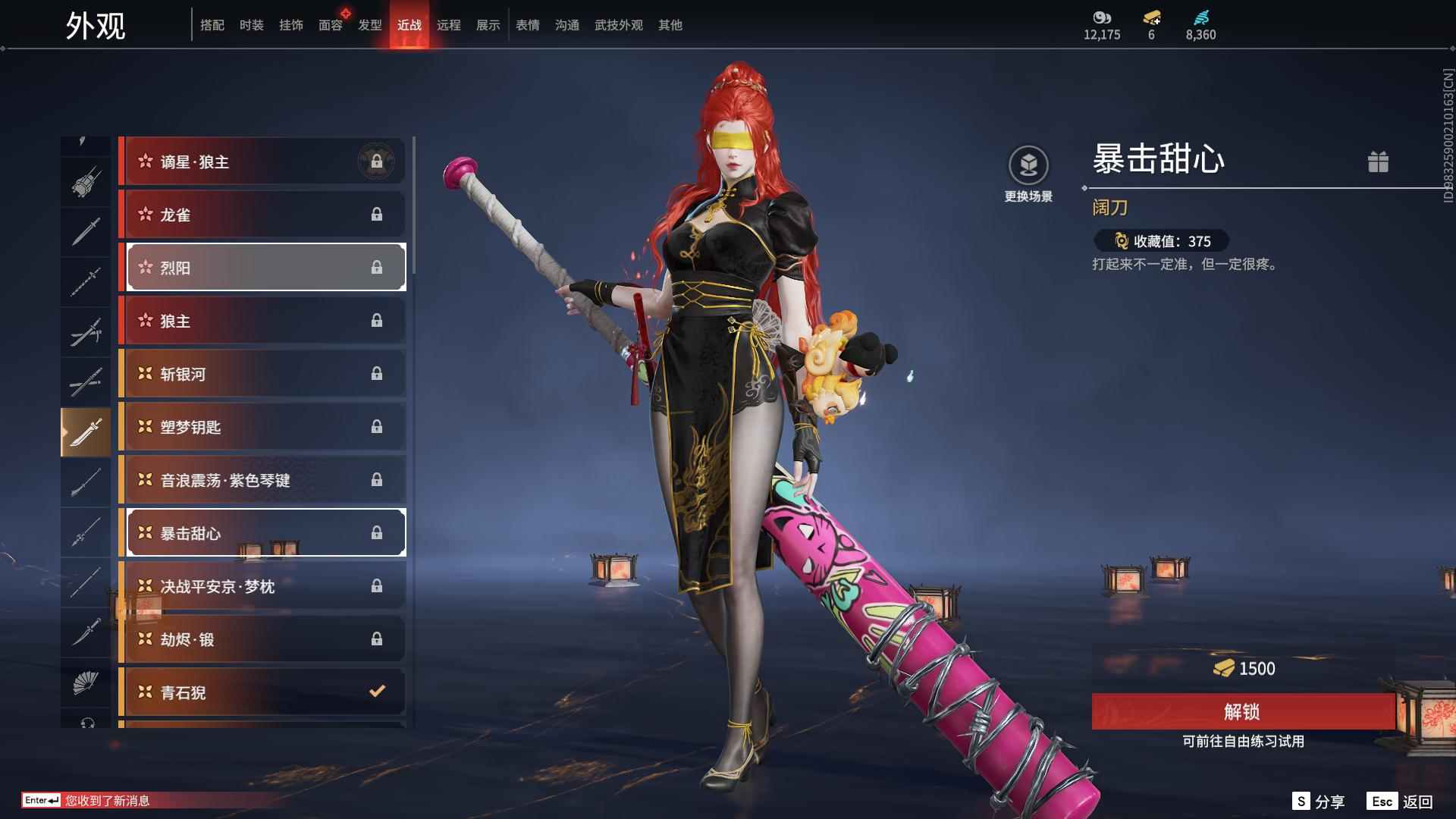Select the folding fan weapon category
The height and width of the screenshot is (819, 1456).
click(x=86, y=683)
